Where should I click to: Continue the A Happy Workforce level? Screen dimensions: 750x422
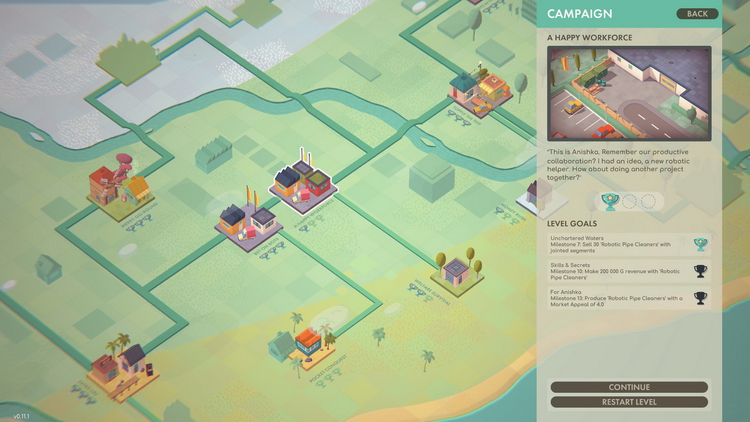pyautogui.click(x=629, y=387)
